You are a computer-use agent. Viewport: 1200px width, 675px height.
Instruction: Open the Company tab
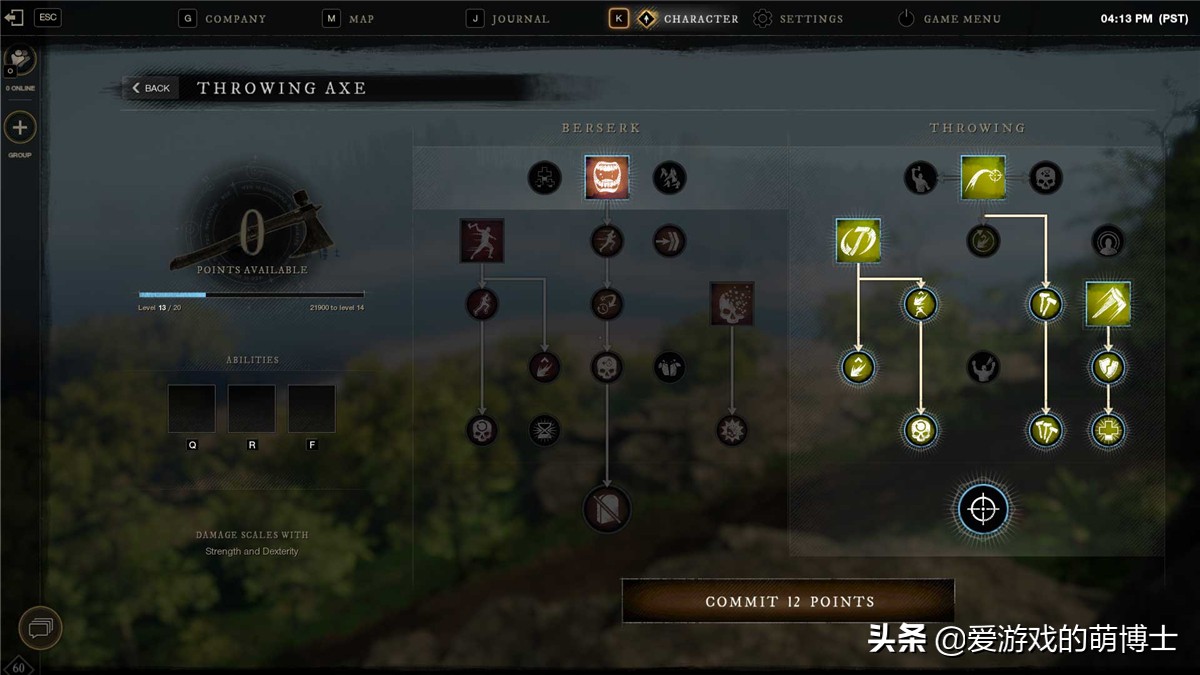pyautogui.click(x=223, y=18)
